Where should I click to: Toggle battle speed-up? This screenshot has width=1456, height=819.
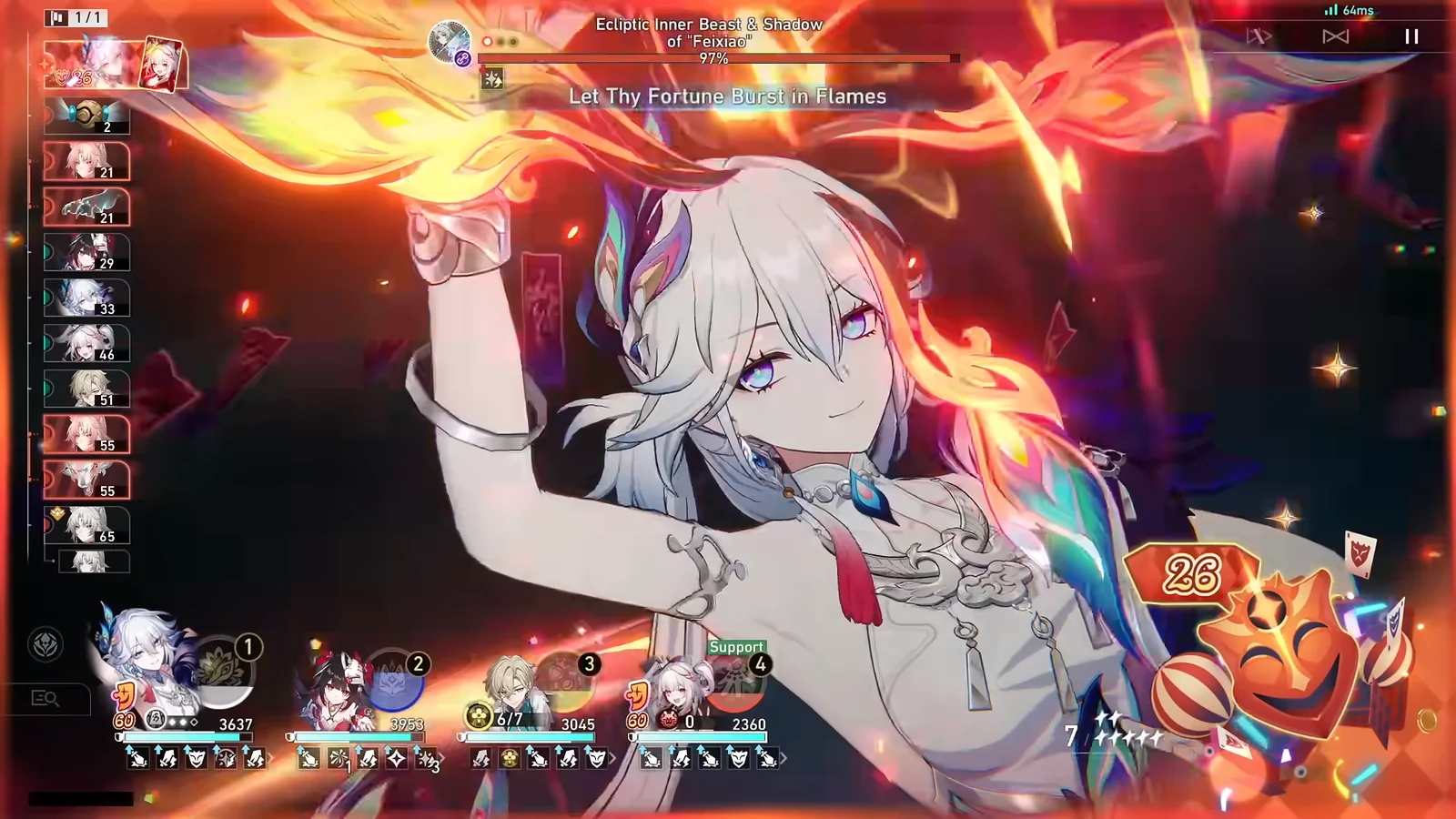(x=1259, y=36)
